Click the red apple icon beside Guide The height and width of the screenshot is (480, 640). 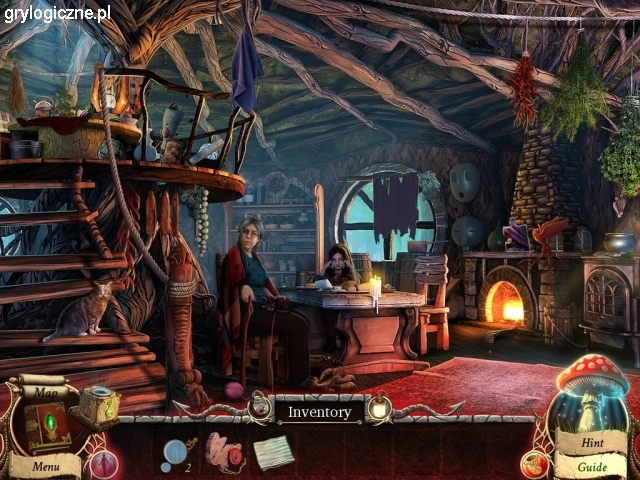pos(535,463)
